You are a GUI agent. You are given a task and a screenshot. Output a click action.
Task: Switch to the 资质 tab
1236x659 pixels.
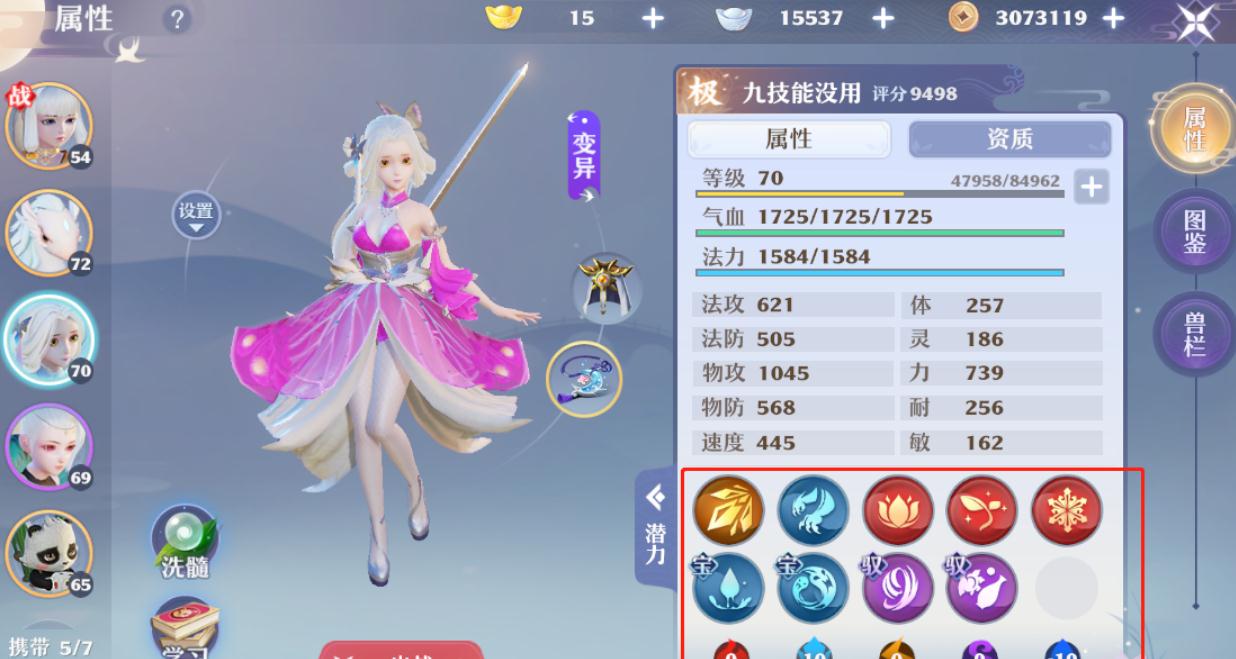[1009, 139]
